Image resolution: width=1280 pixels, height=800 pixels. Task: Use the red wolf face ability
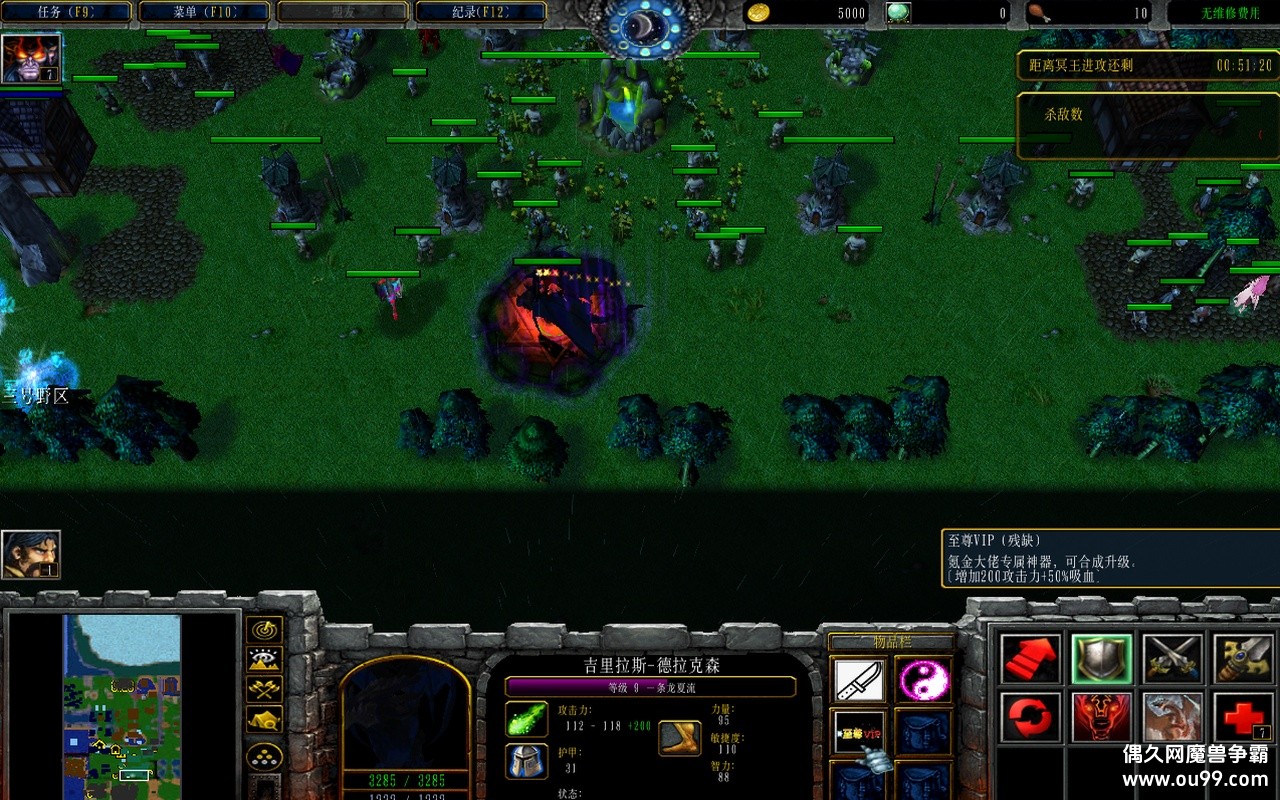(1102, 717)
